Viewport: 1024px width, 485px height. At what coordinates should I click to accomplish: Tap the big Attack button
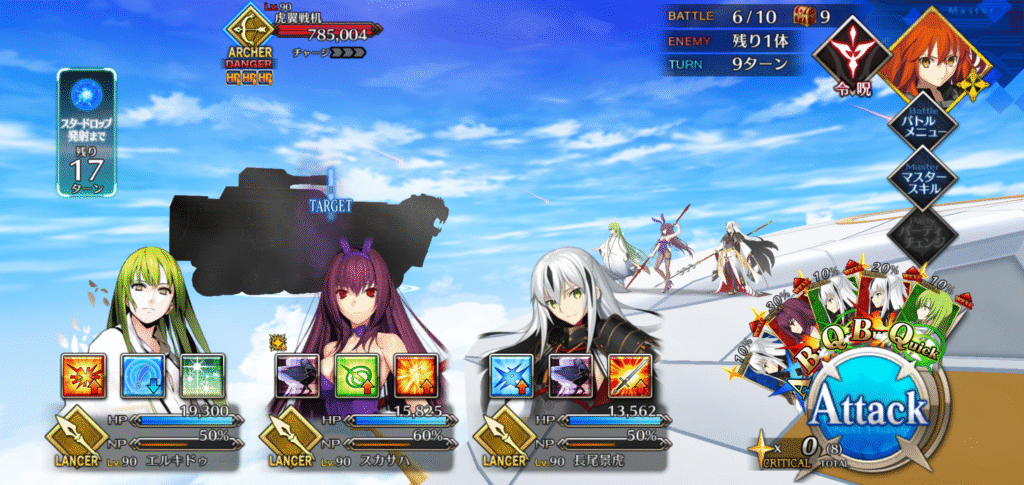[x=868, y=410]
